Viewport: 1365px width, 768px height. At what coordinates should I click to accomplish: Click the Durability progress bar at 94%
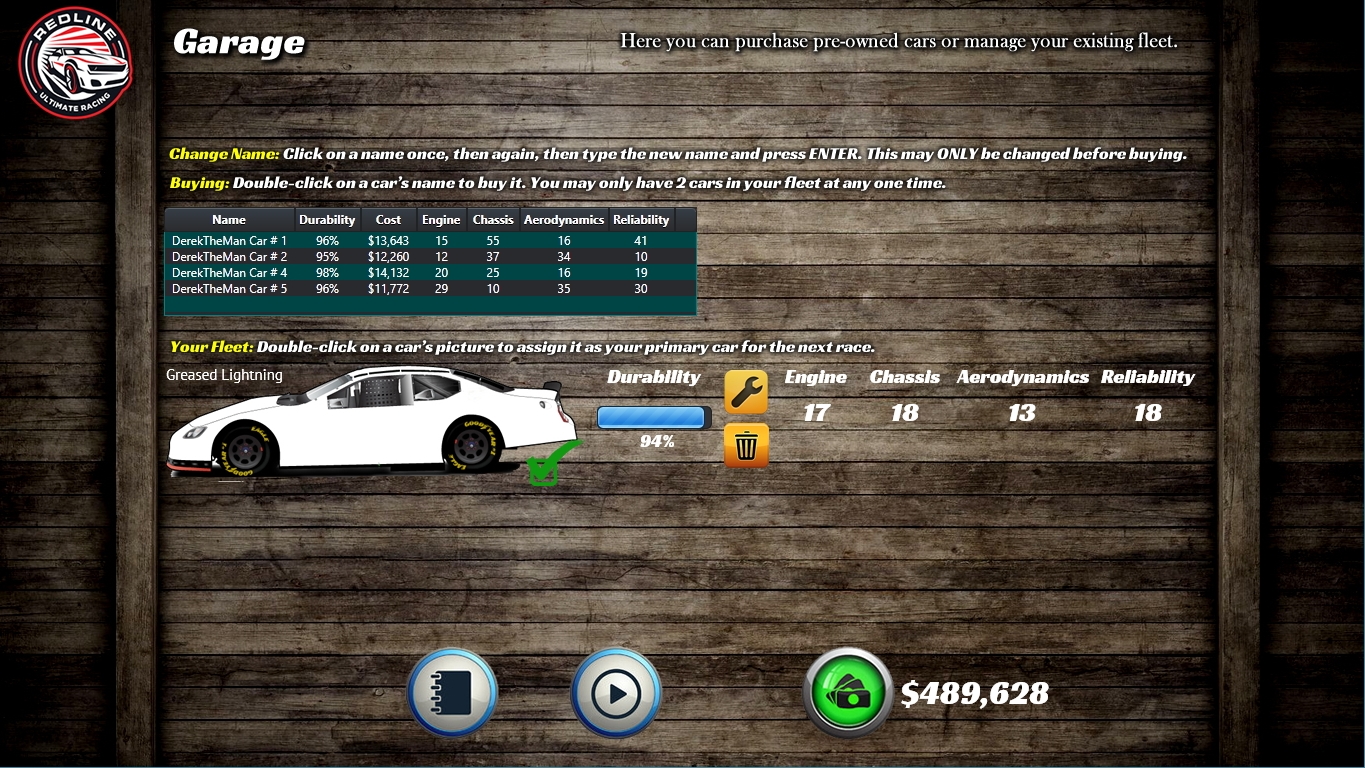(x=652, y=417)
